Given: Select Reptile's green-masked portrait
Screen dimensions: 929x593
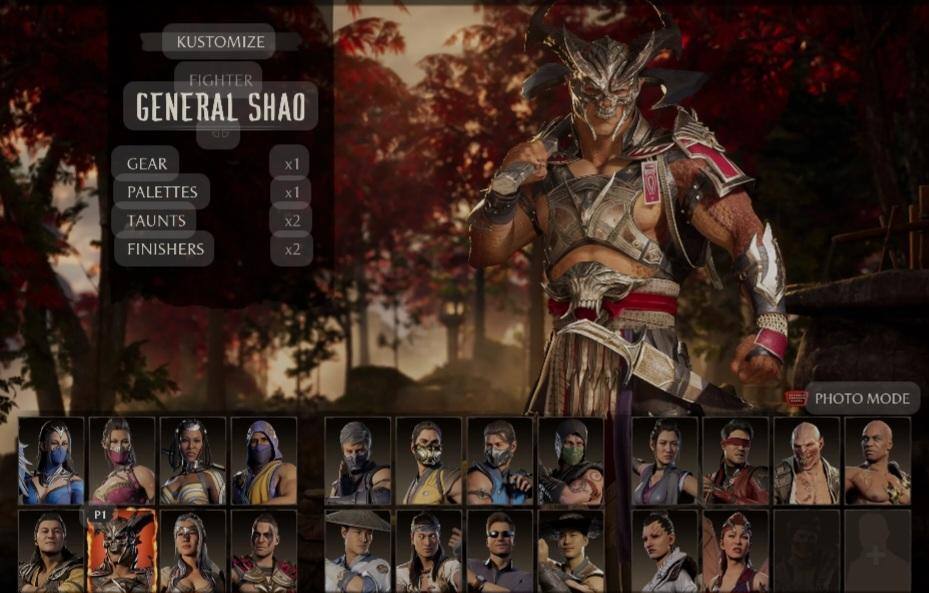Looking at the screenshot, I should [571, 461].
